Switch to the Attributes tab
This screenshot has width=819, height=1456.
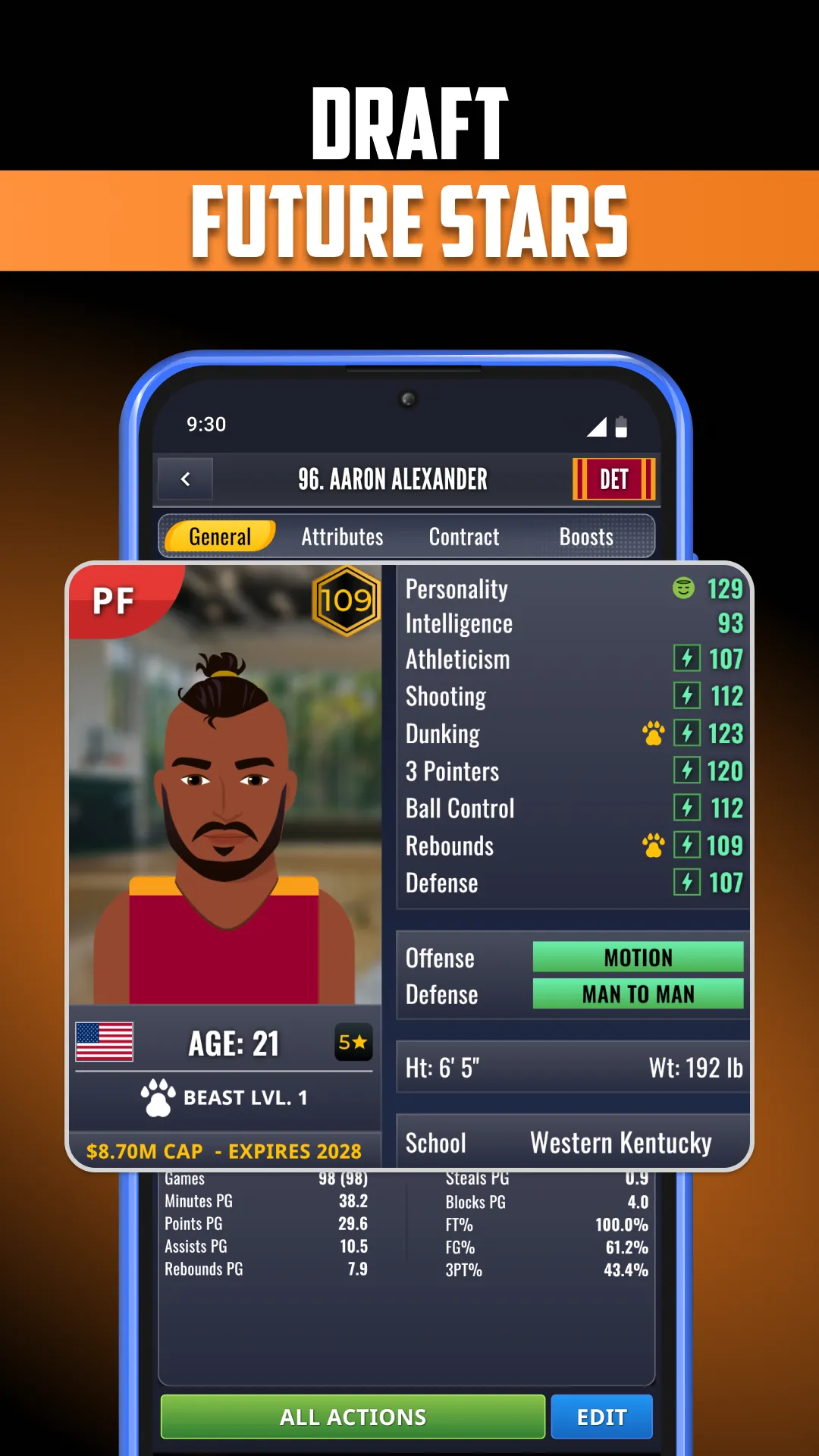click(x=342, y=537)
